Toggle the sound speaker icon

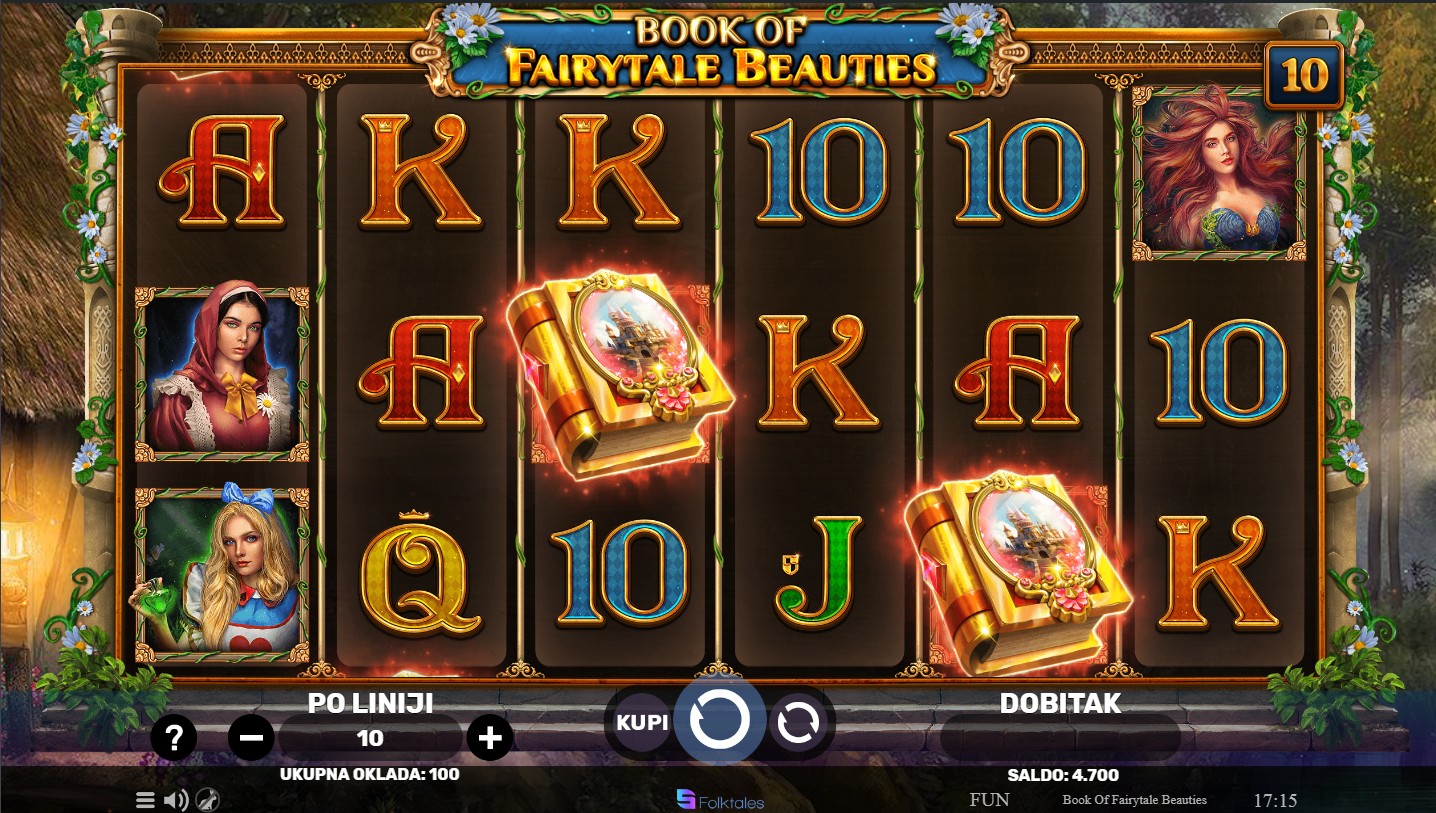pyautogui.click(x=176, y=800)
